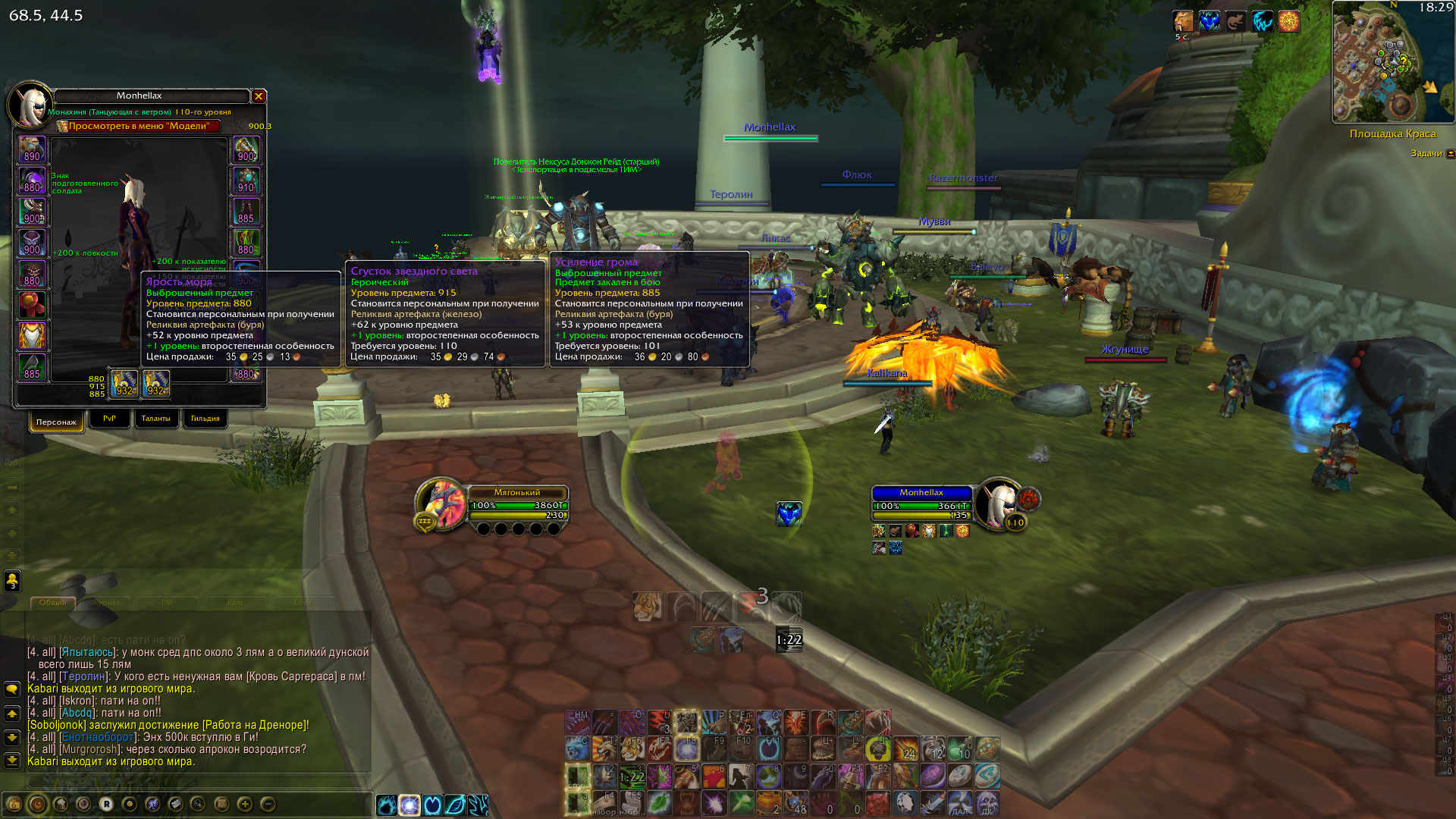The height and width of the screenshot is (819, 1456).
Task: Switch to the PvP tab
Action: pos(109,419)
